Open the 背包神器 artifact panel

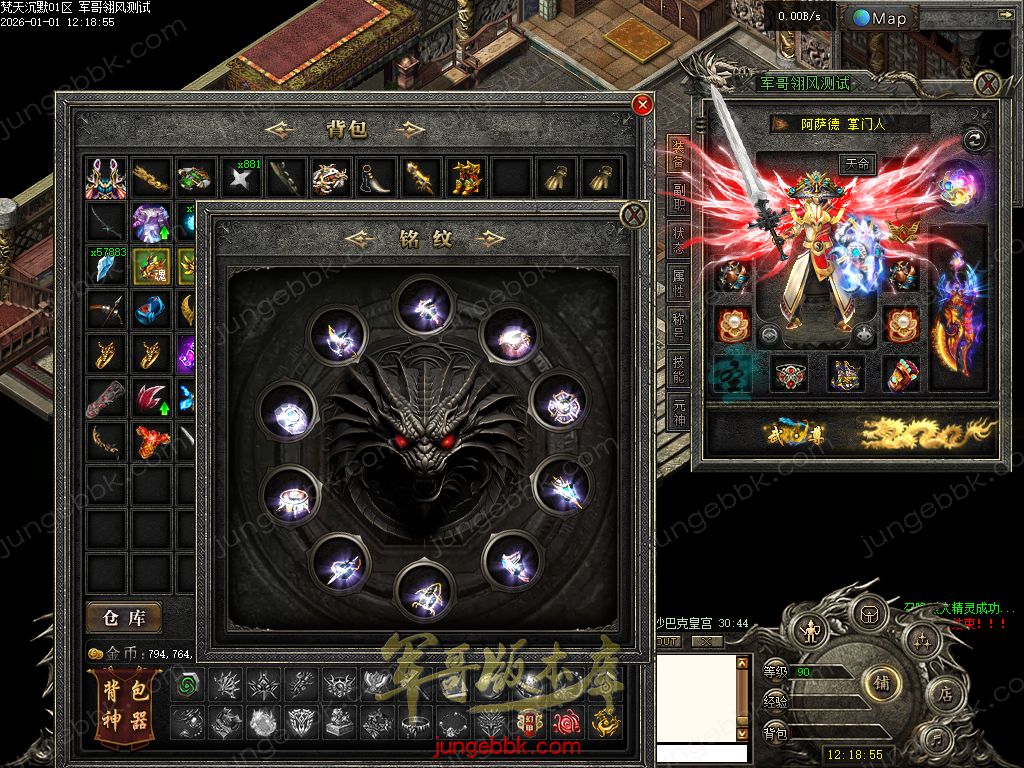click(126, 705)
